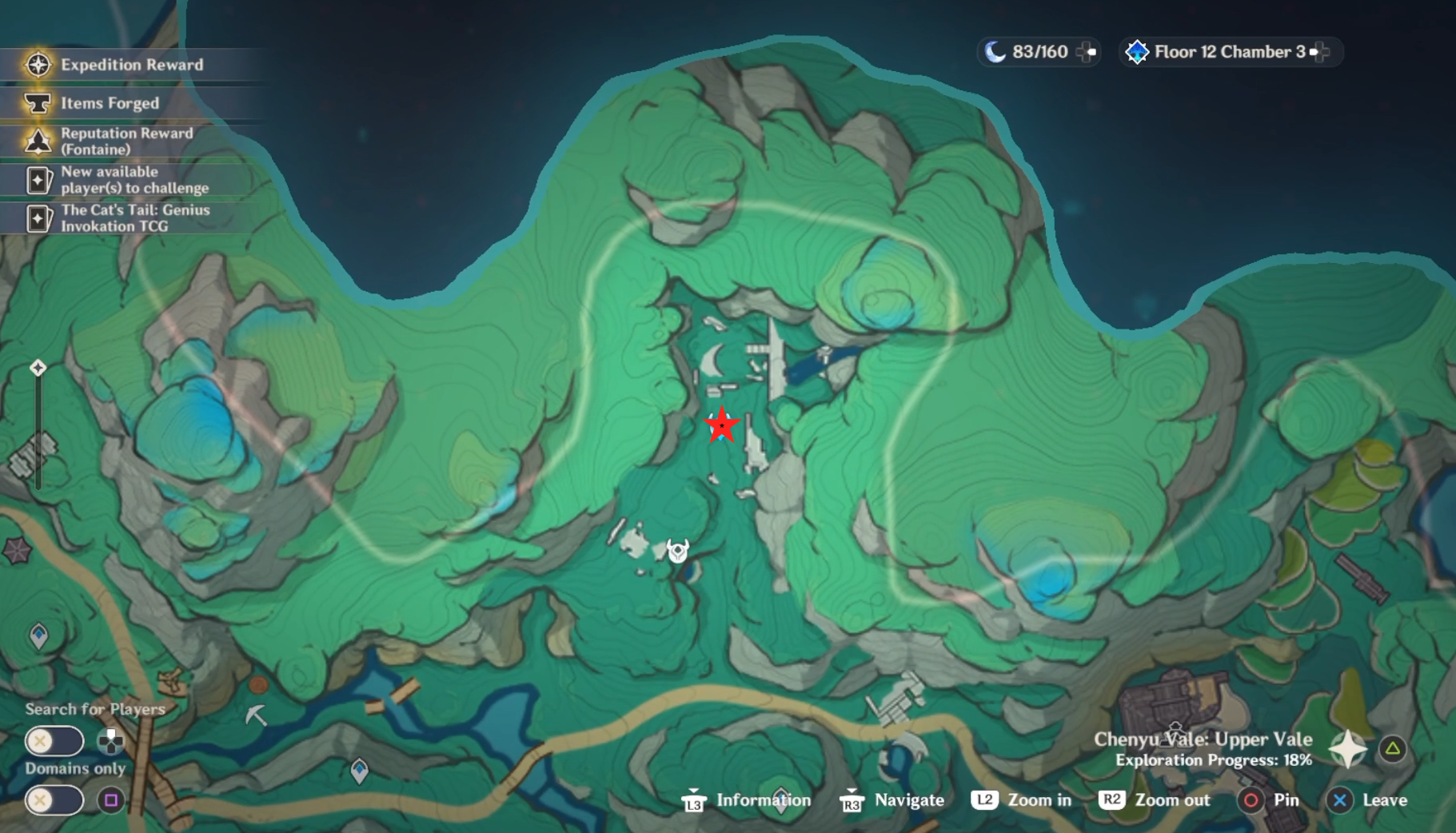This screenshot has height=833, width=1456.
Task: Click the compass rose beside Chenyu Vale label
Action: click(1349, 747)
